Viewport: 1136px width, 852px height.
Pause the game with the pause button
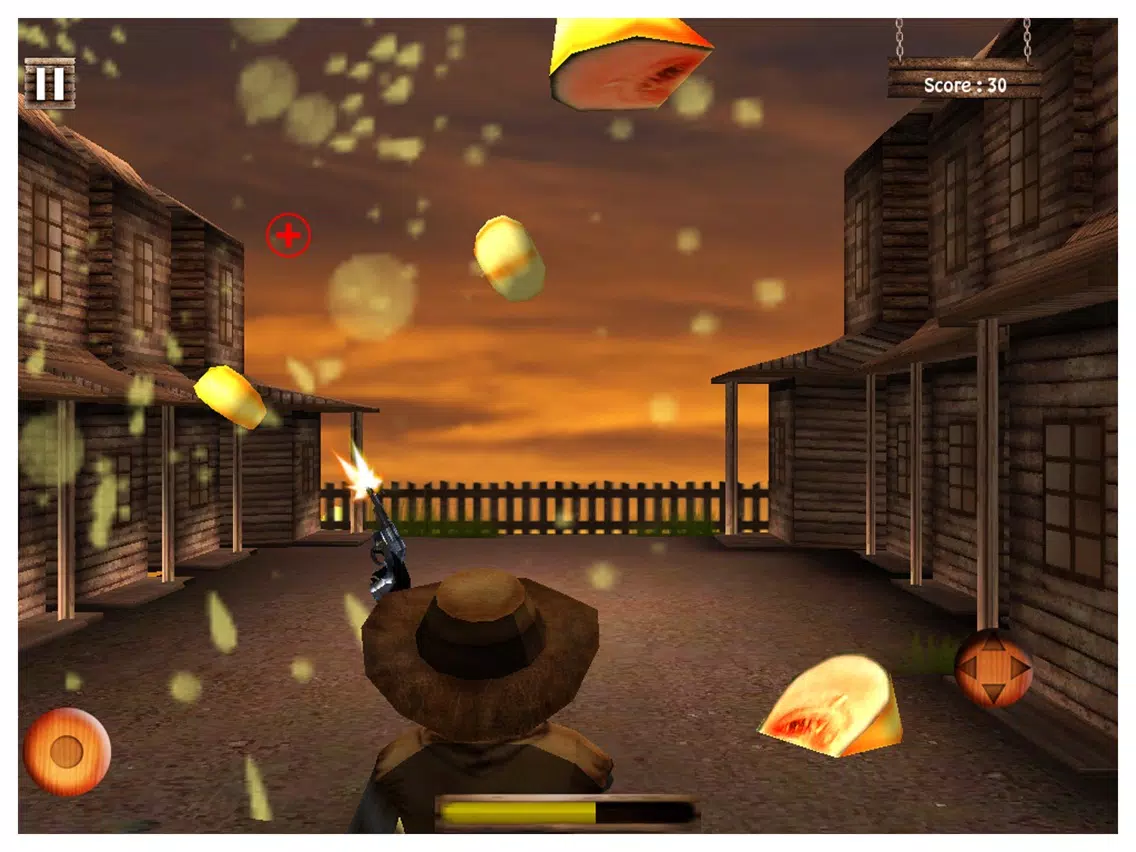48,83
